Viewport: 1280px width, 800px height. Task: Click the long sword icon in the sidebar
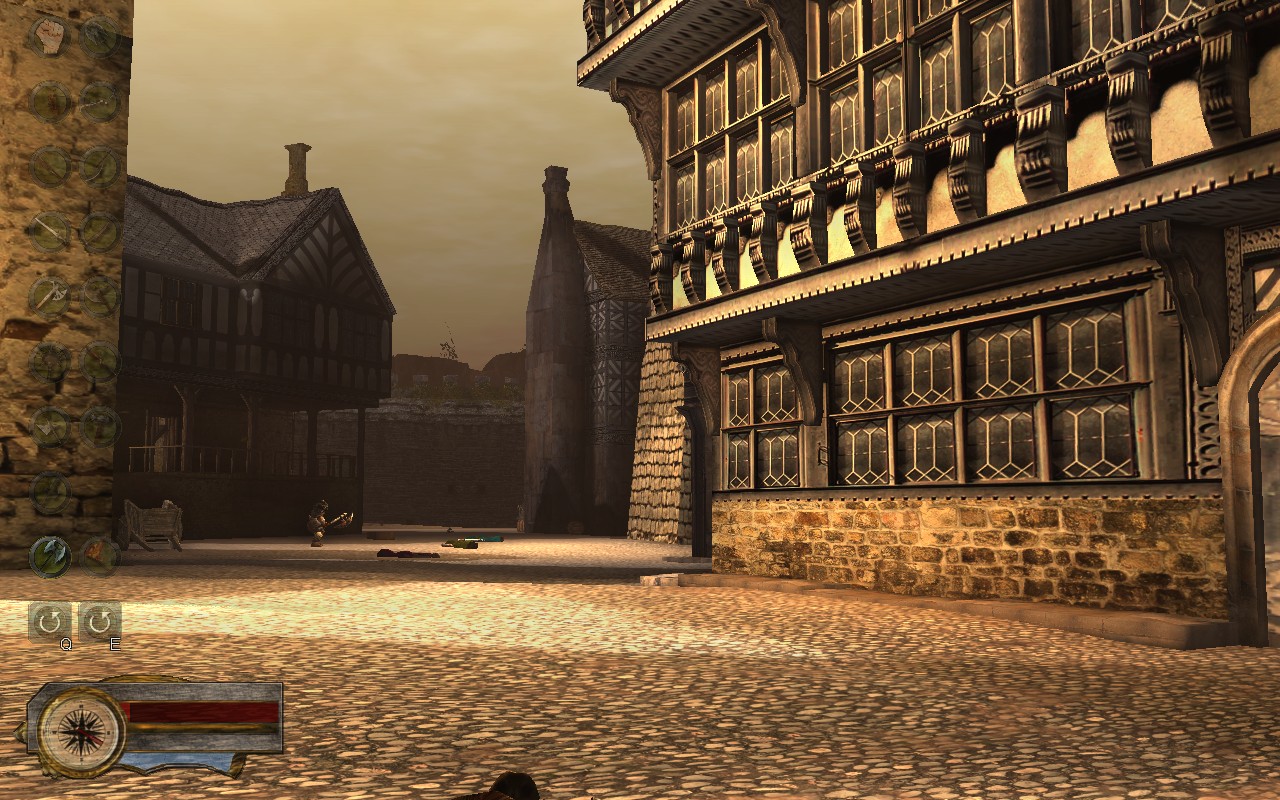(x=50, y=228)
